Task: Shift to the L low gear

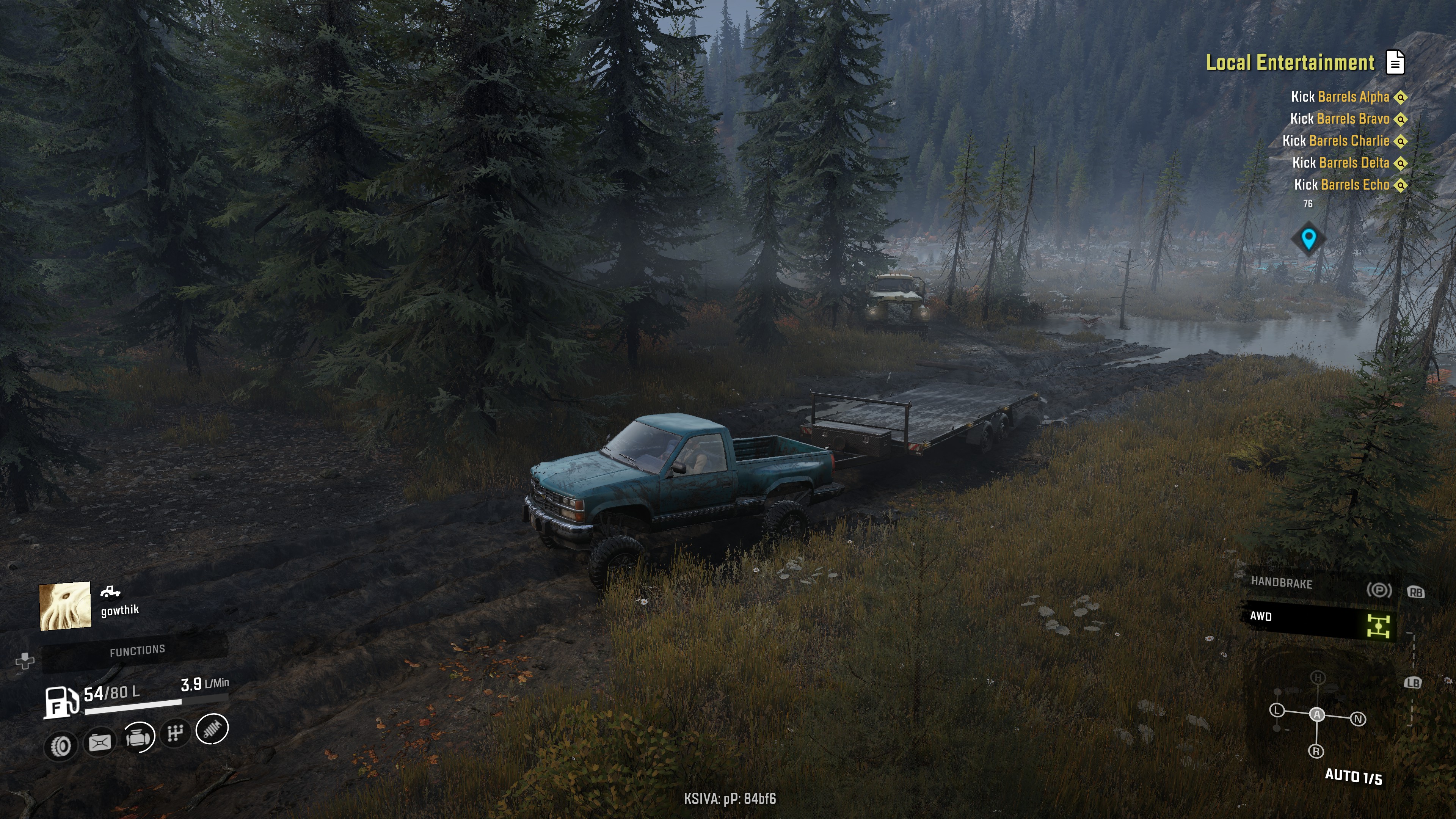Action: 1277,711
